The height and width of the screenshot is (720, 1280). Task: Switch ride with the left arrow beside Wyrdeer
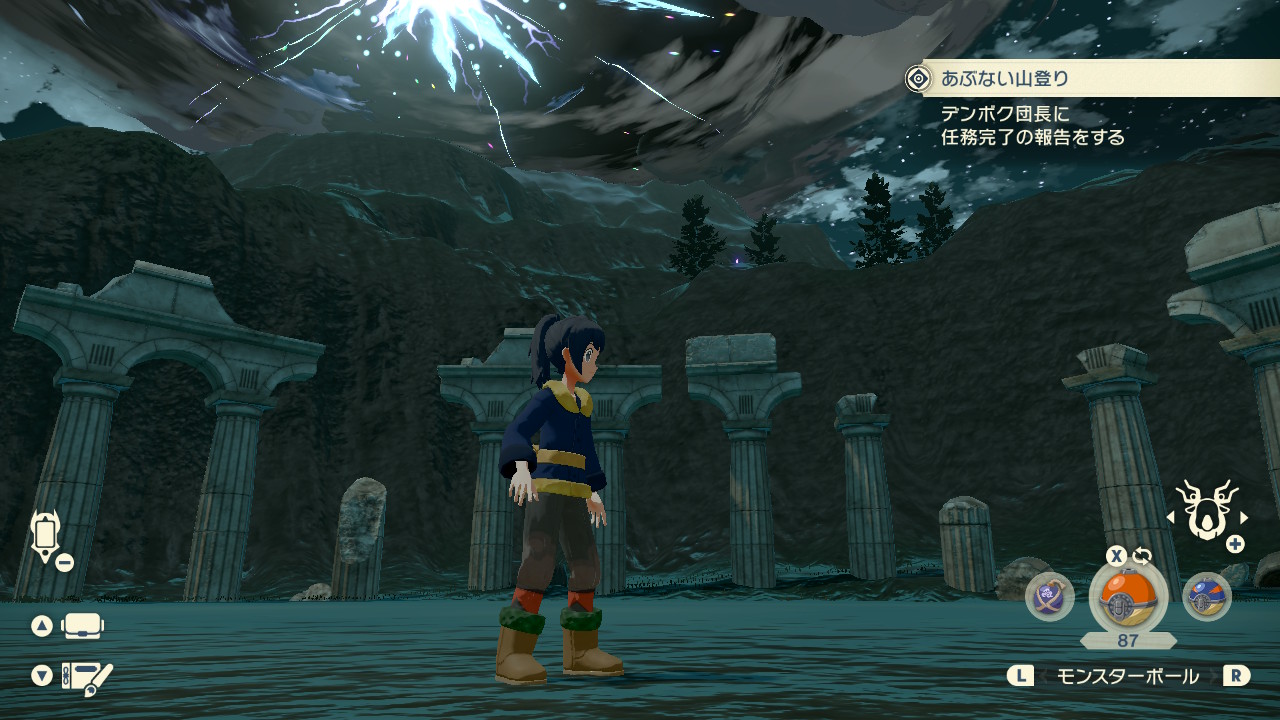(x=1171, y=517)
